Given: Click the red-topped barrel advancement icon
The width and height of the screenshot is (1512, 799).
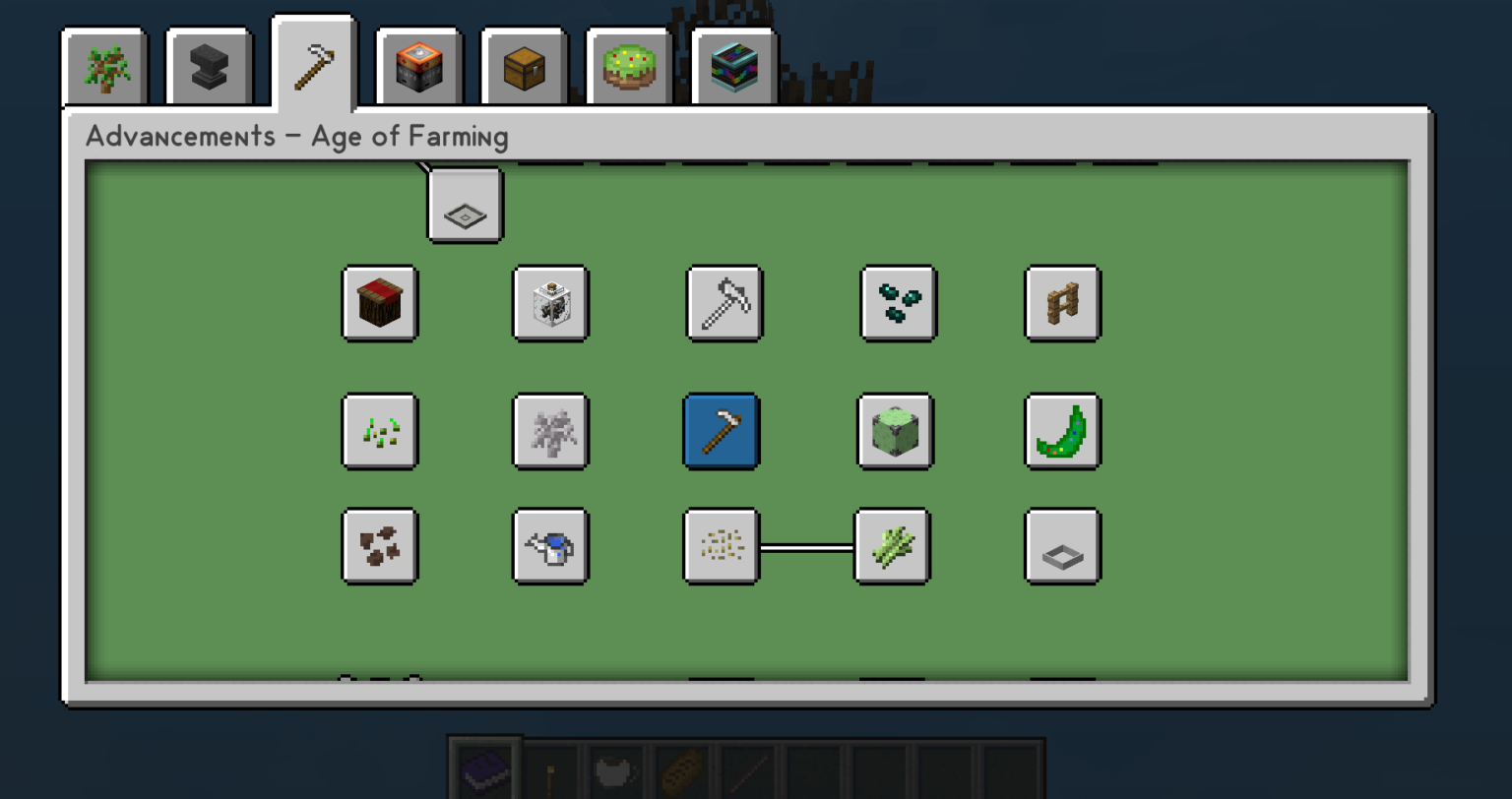Looking at the screenshot, I should click(x=380, y=305).
